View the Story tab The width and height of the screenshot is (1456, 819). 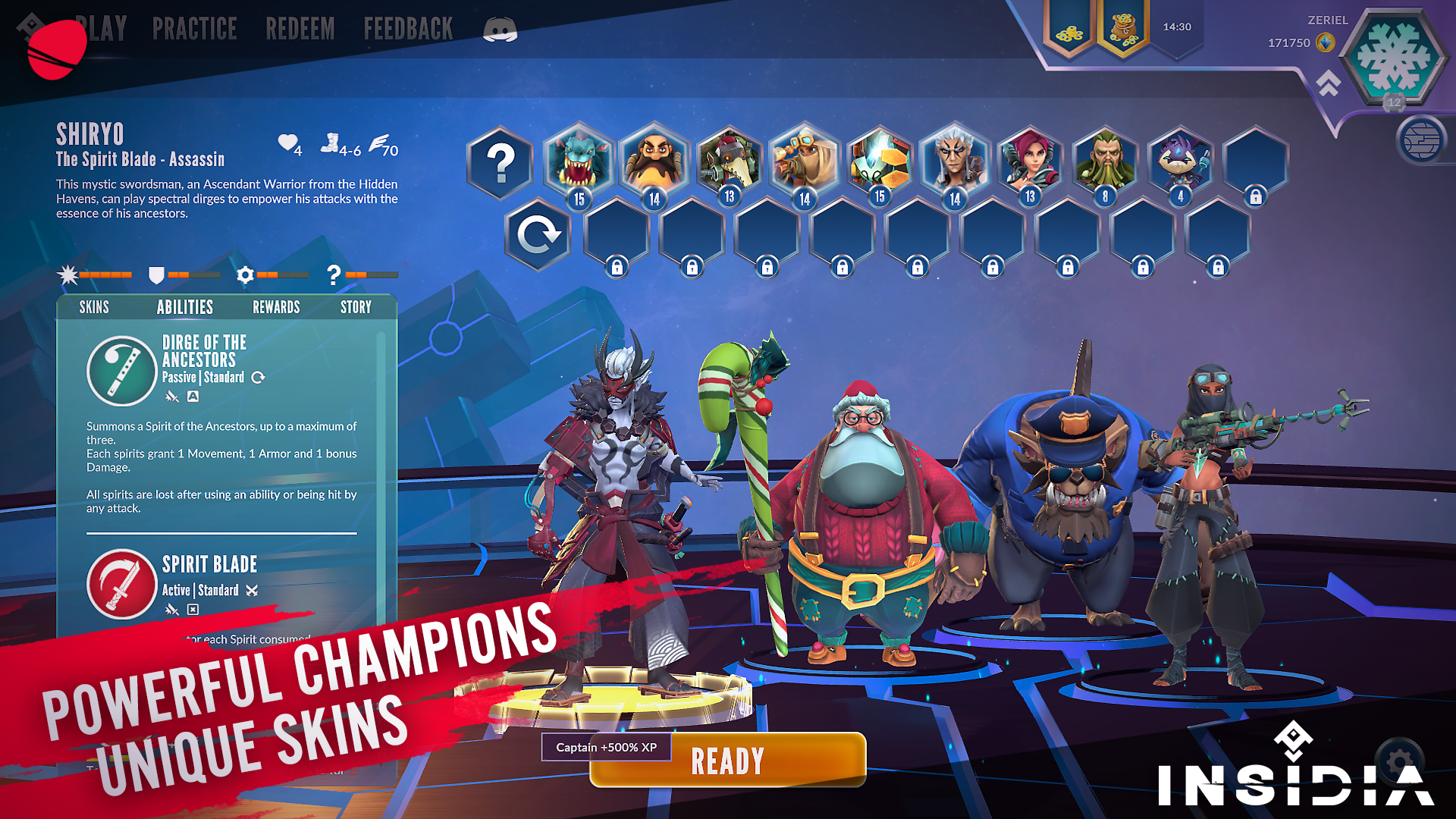356,307
